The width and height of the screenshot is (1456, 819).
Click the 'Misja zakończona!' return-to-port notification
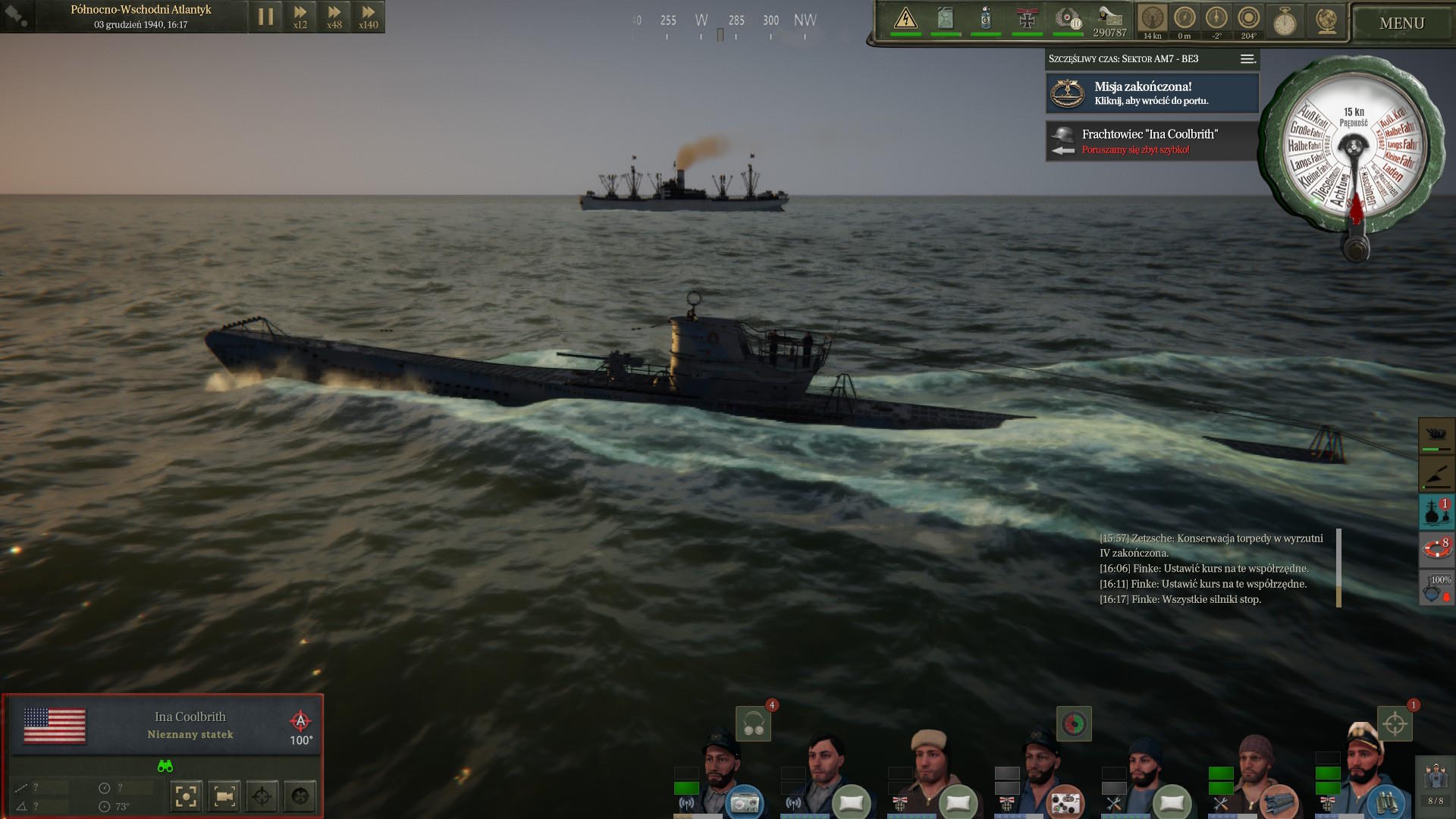pyautogui.click(x=1152, y=93)
